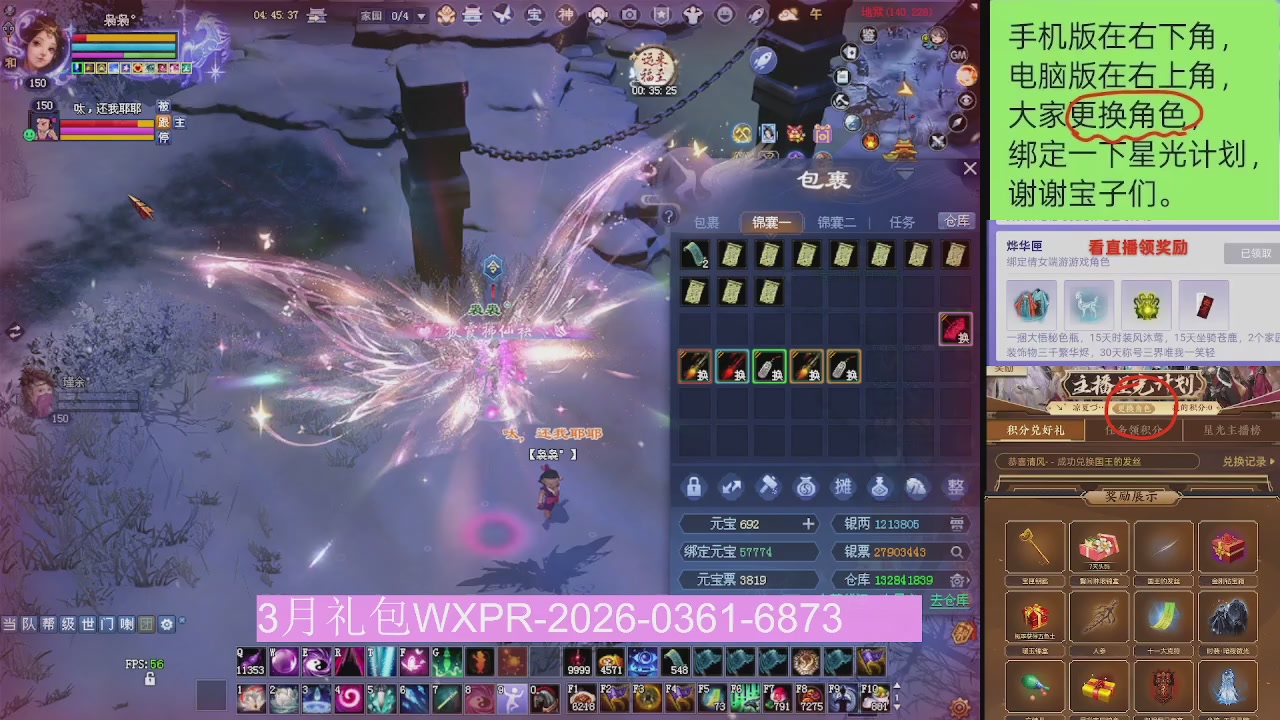Click the 整 tidy bag icon
Viewport: 1280px width, 720px height.
coord(955,488)
